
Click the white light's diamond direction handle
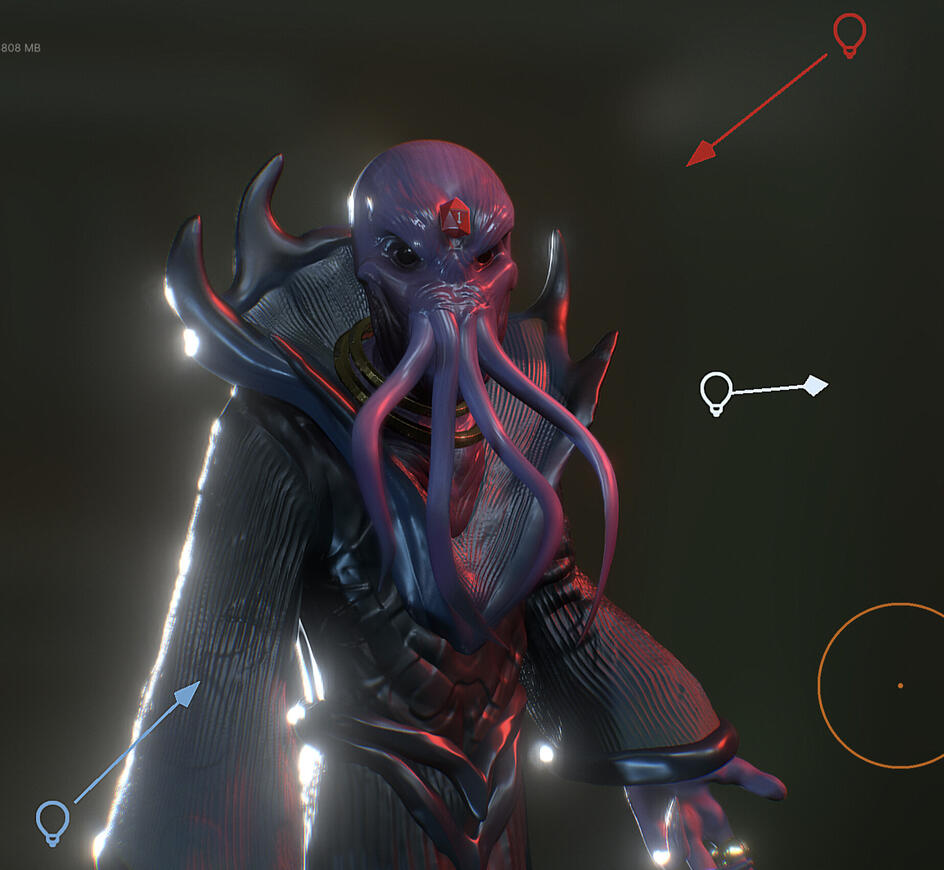point(816,385)
